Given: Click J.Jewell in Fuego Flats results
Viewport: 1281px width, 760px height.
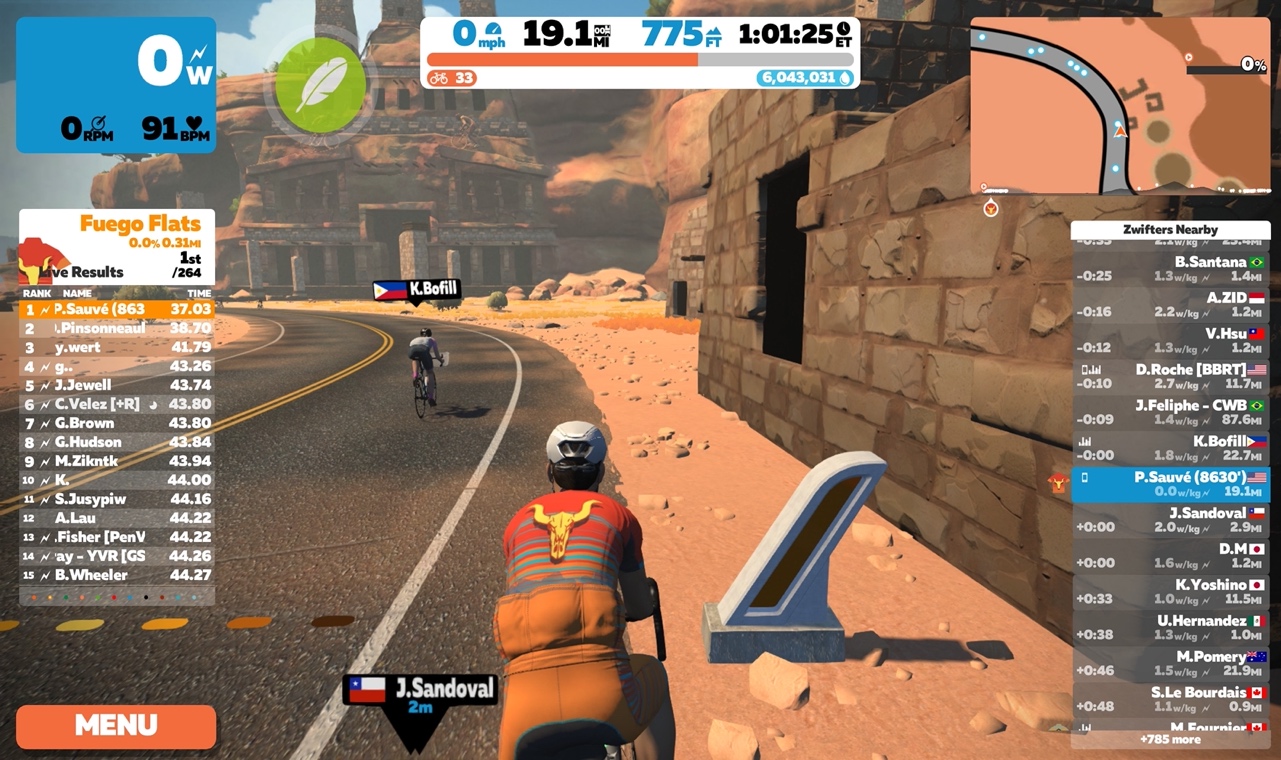Looking at the screenshot, I should point(117,385).
